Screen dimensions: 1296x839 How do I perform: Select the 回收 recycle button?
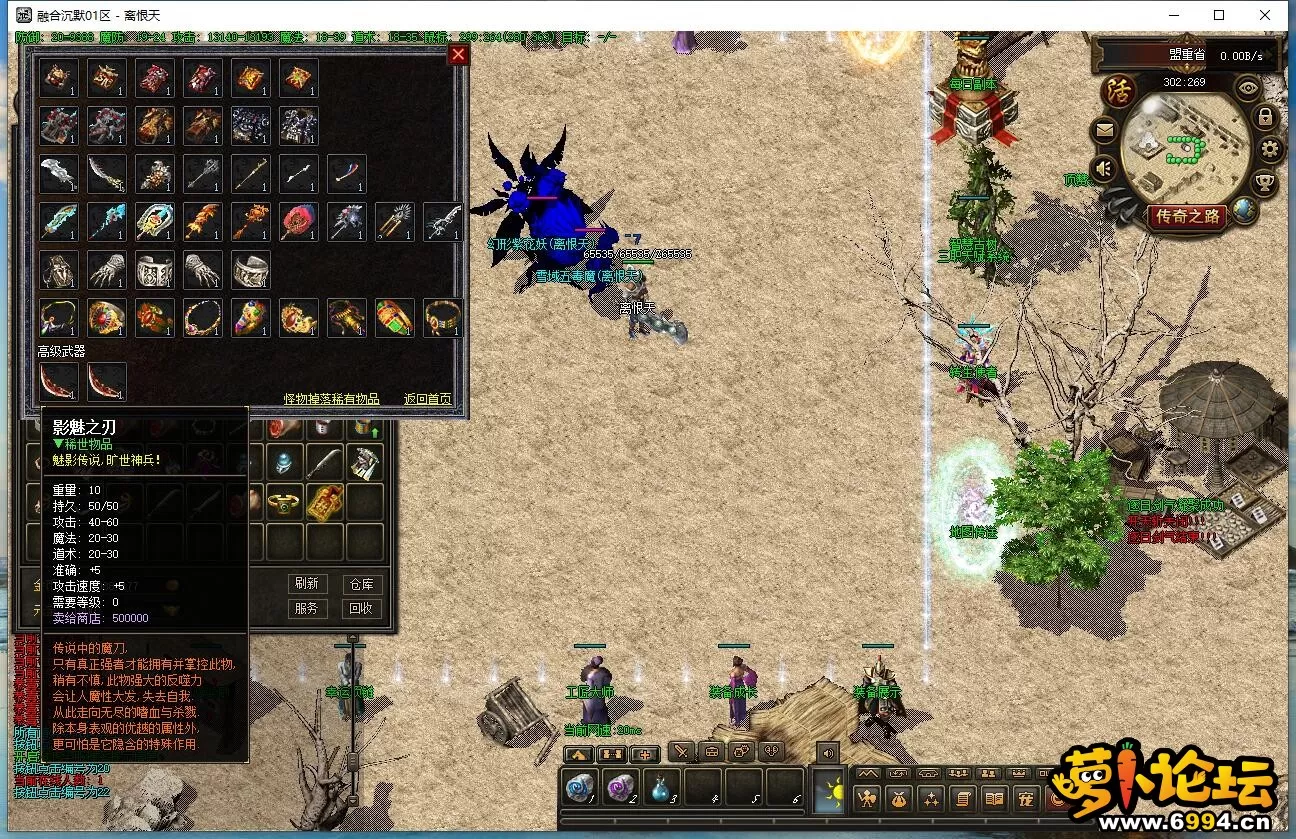pyautogui.click(x=360, y=608)
